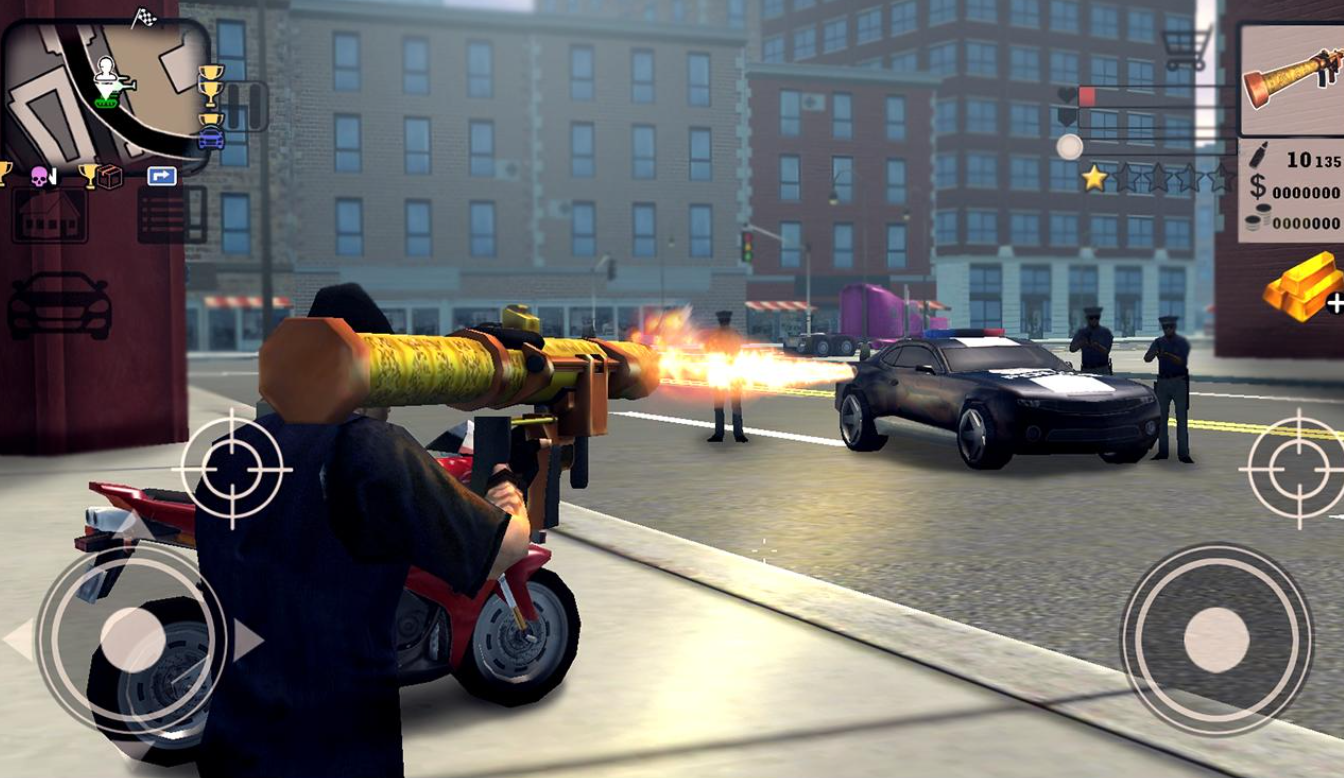The width and height of the screenshot is (1344, 778).
Task: Tap the left crosshair fire button
Action: pos(232,467)
